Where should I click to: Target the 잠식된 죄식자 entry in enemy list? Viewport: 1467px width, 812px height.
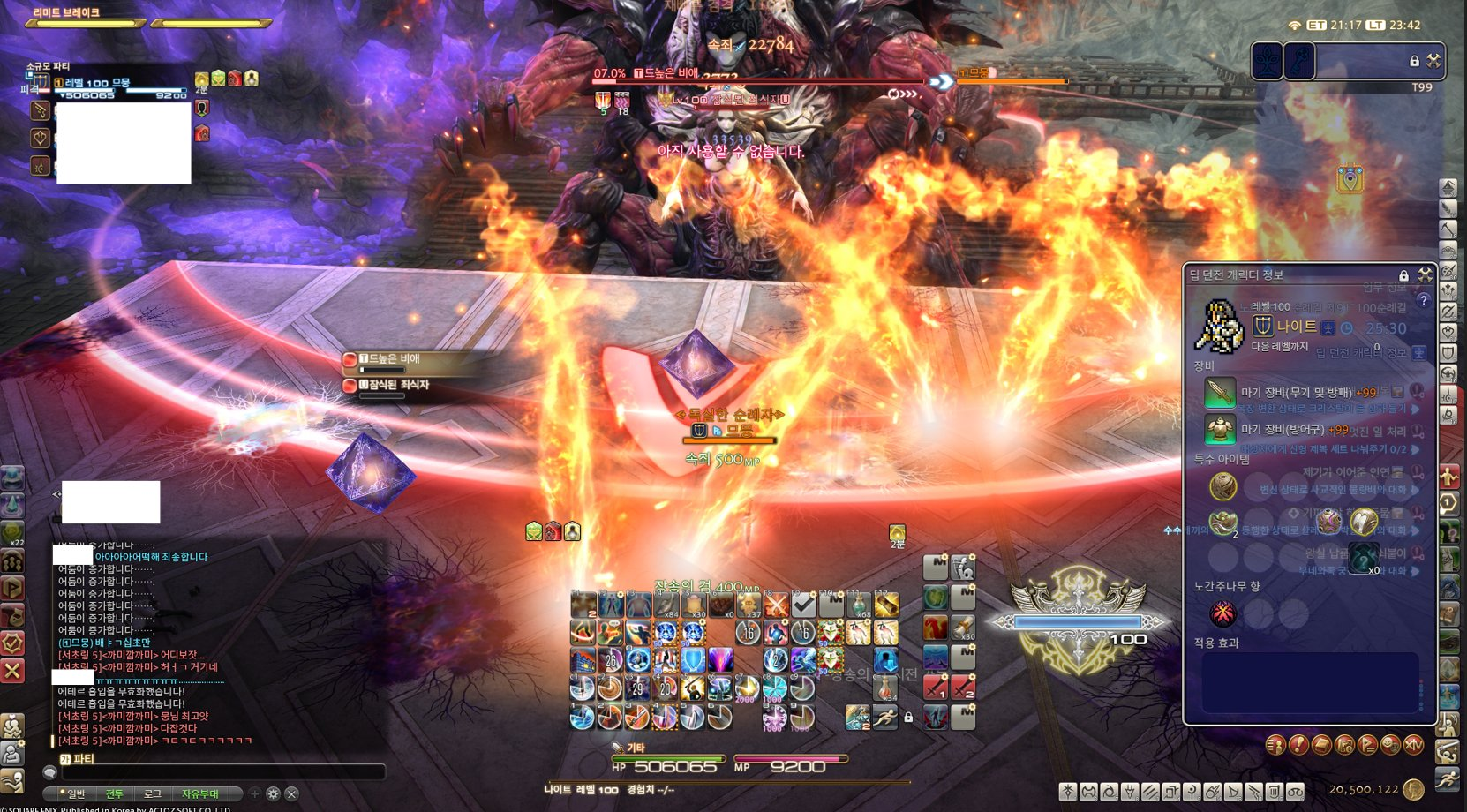pos(397,386)
